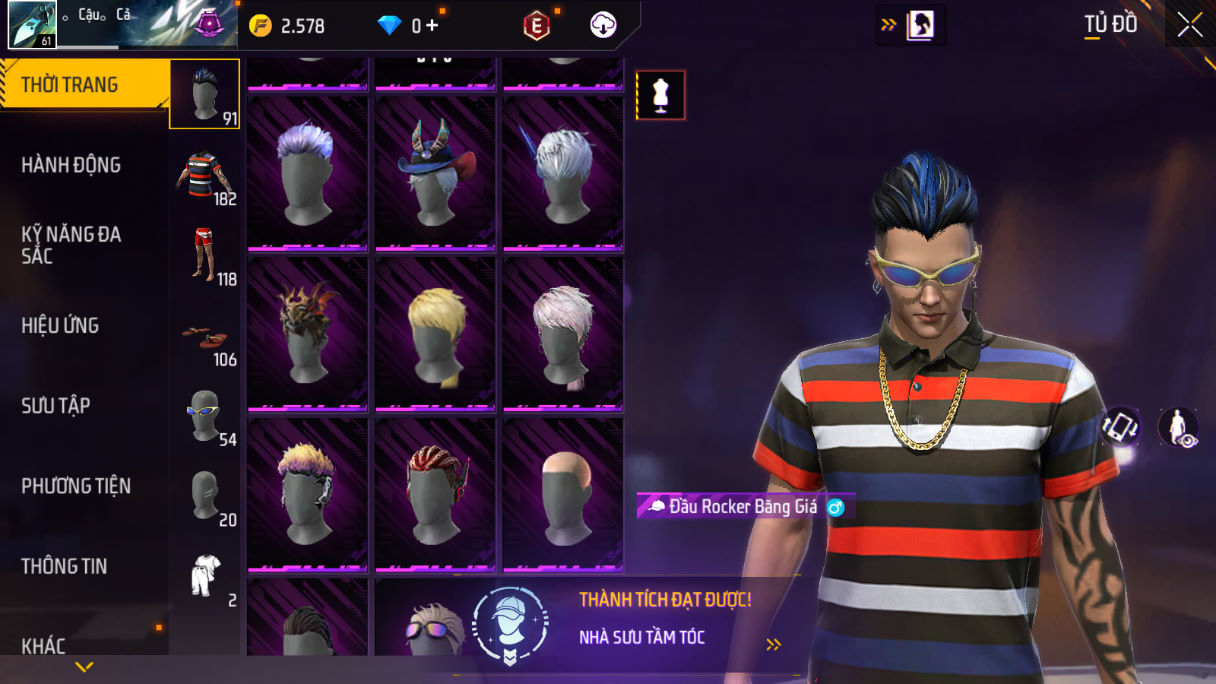Pick the blue horned hat item
This screenshot has height=684, width=1216.
click(x=435, y=173)
